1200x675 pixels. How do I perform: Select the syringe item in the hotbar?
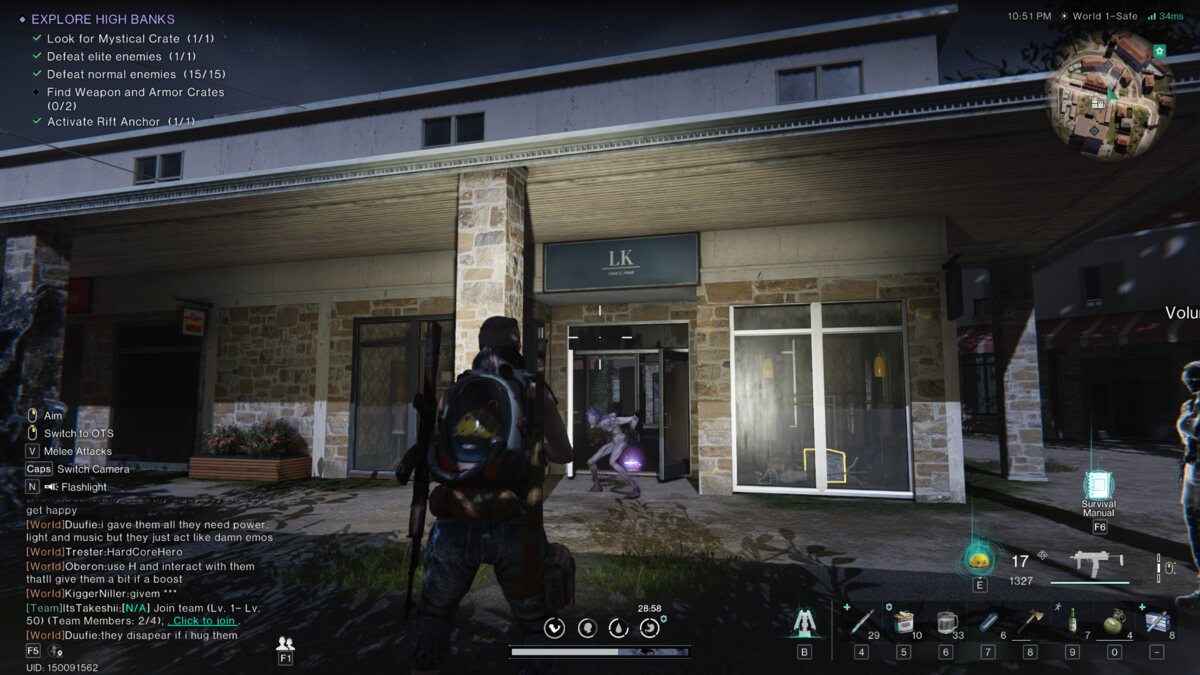[861, 621]
